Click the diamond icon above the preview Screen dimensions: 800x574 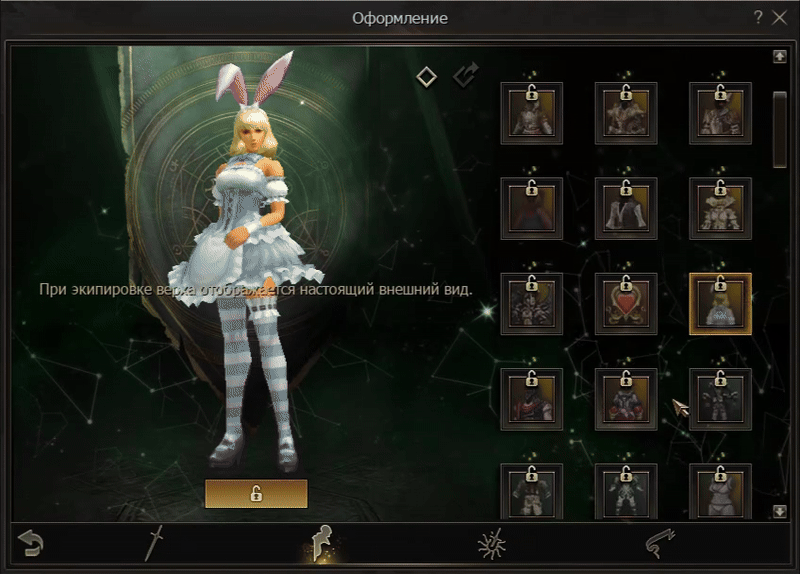[x=427, y=76]
